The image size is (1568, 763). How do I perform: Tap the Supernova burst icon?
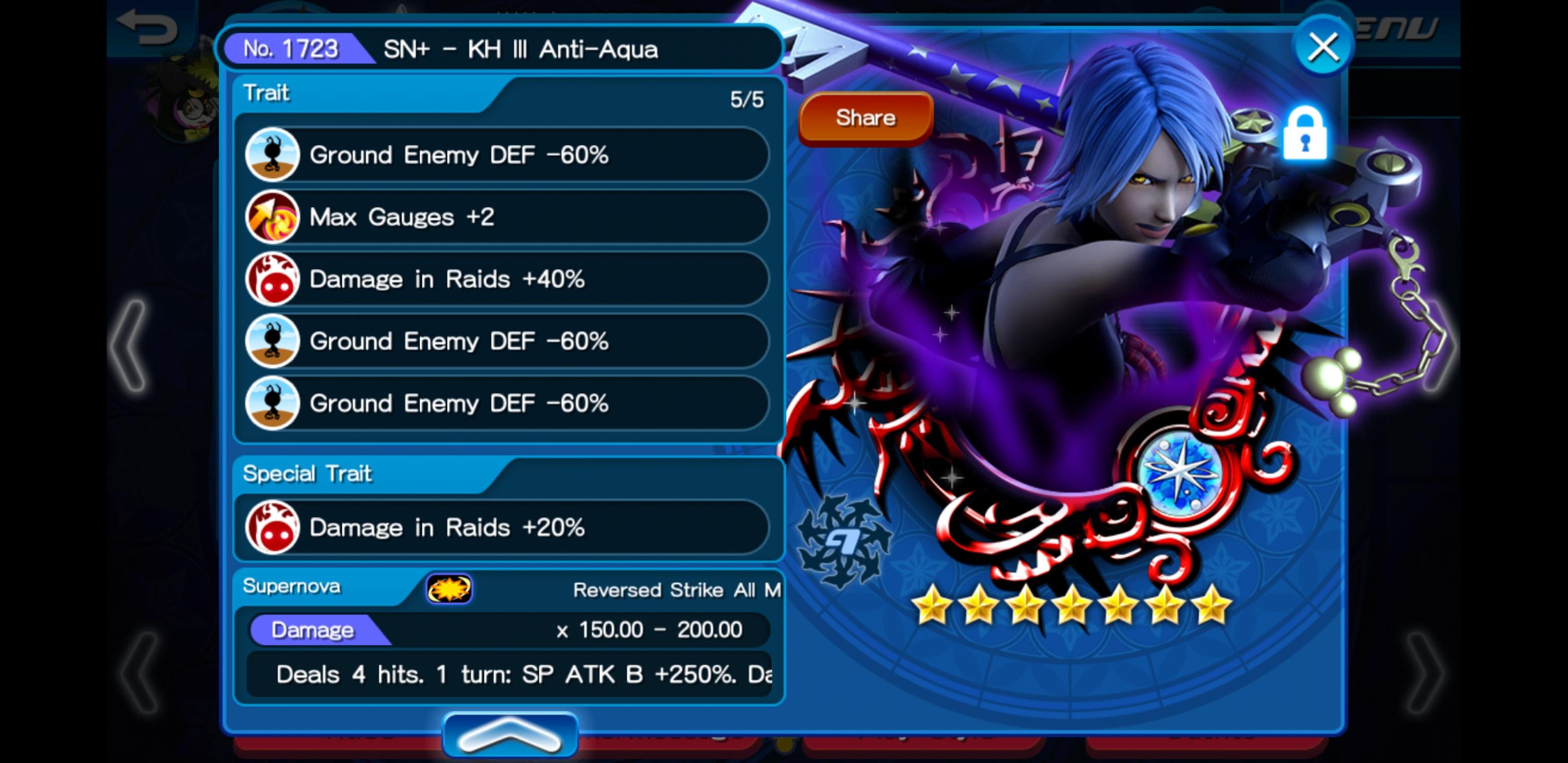point(449,588)
